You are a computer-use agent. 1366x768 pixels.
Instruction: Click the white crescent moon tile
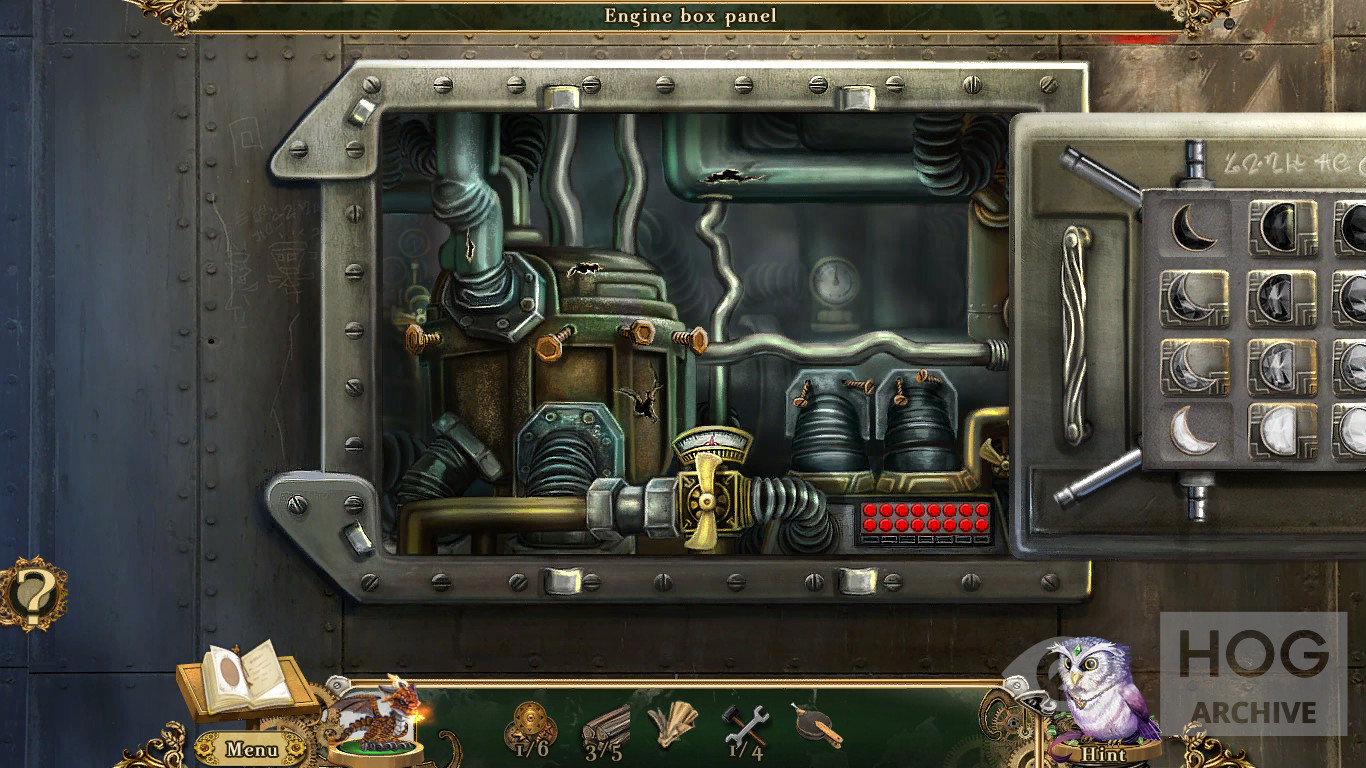pos(1193,431)
